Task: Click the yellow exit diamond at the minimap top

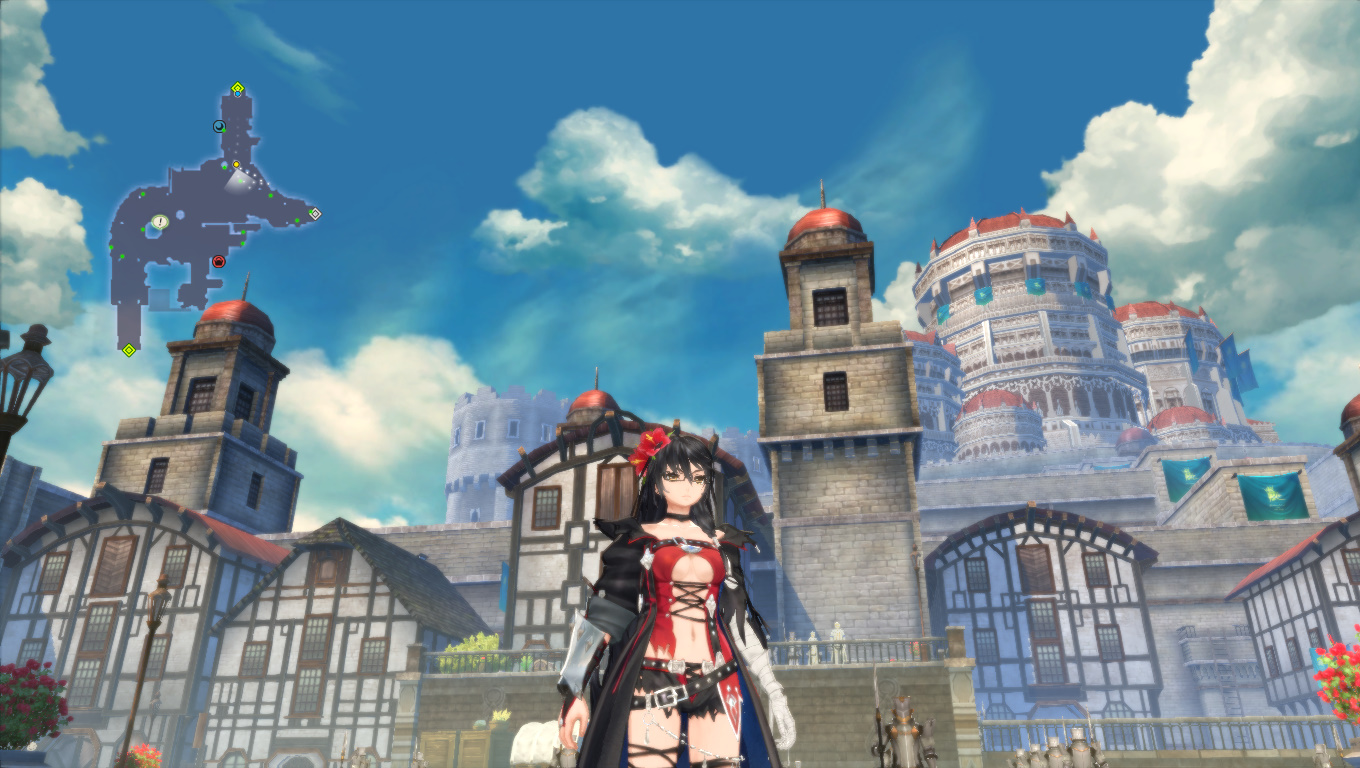Action: pyautogui.click(x=237, y=88)
